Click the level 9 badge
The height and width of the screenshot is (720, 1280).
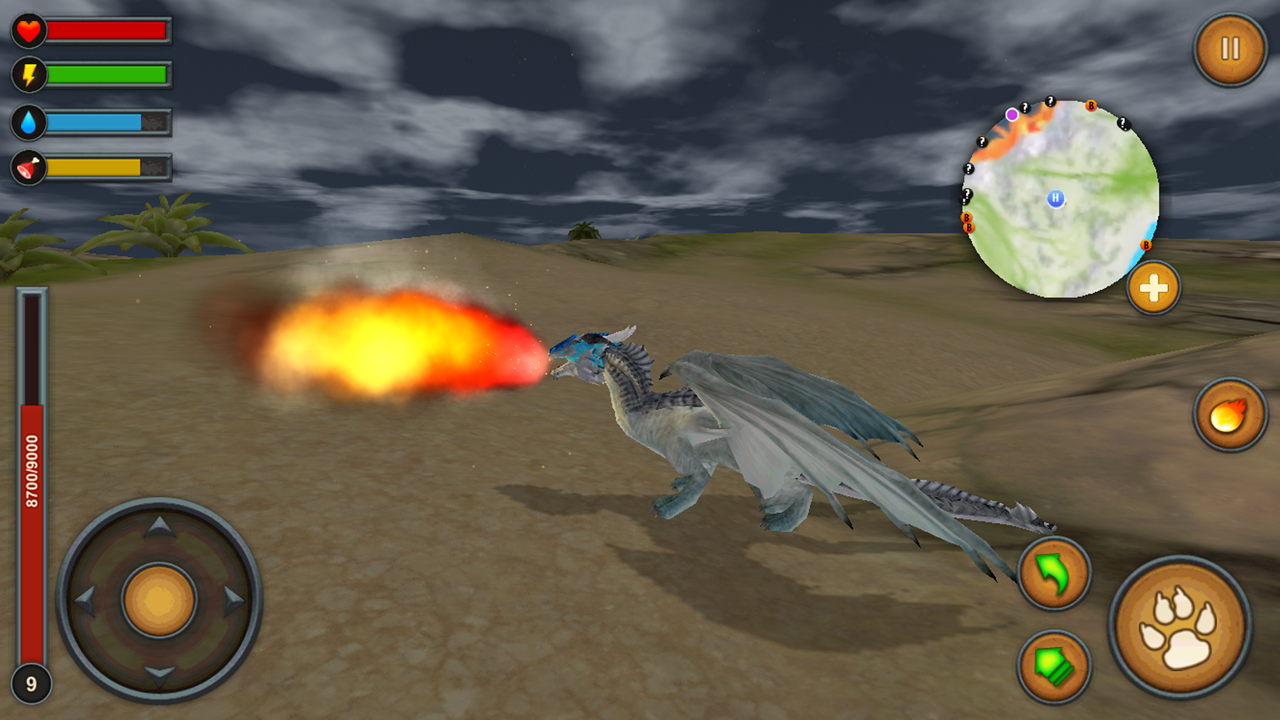pos(30,682)
